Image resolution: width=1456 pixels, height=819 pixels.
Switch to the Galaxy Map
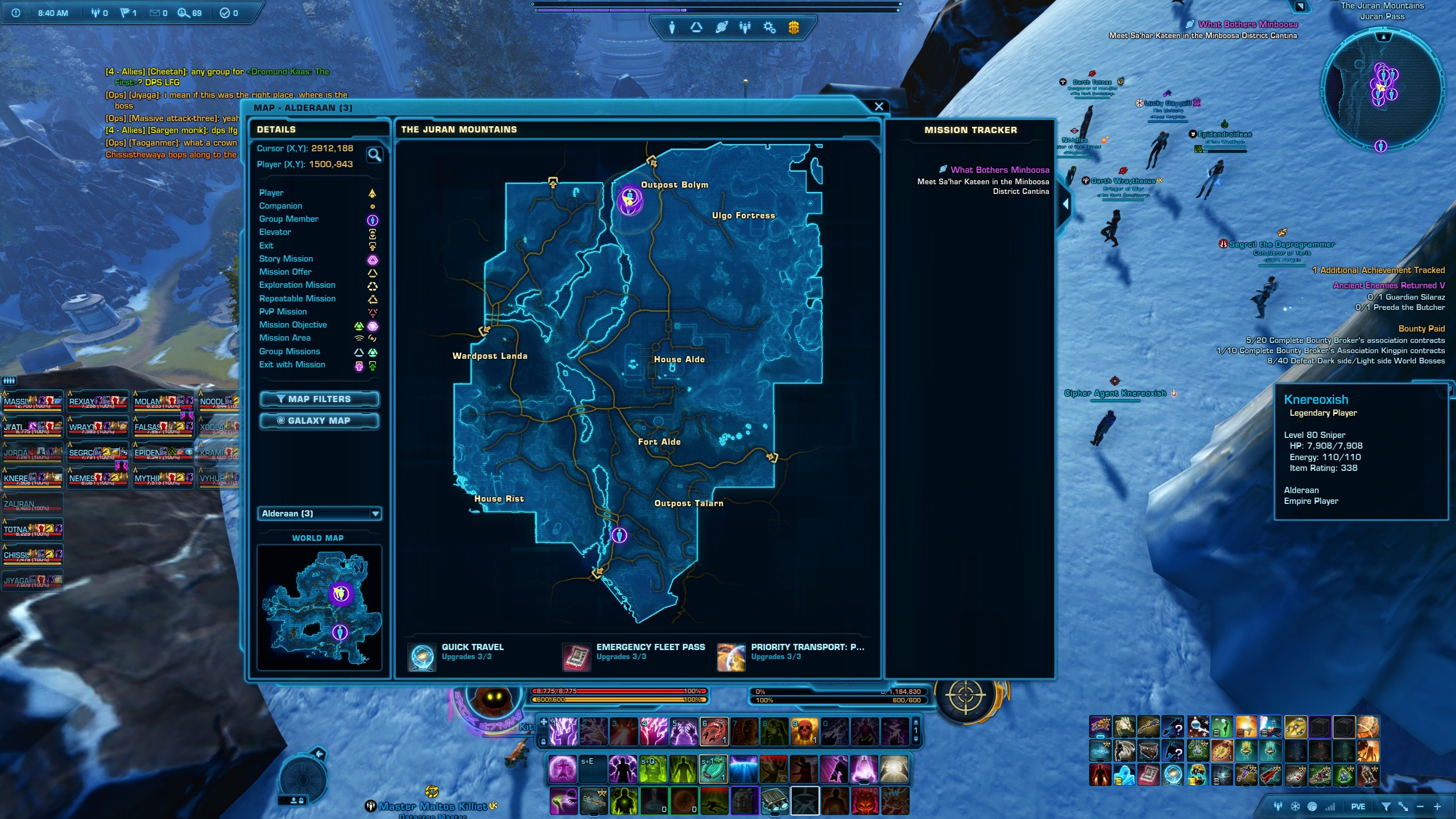(319, 421)
